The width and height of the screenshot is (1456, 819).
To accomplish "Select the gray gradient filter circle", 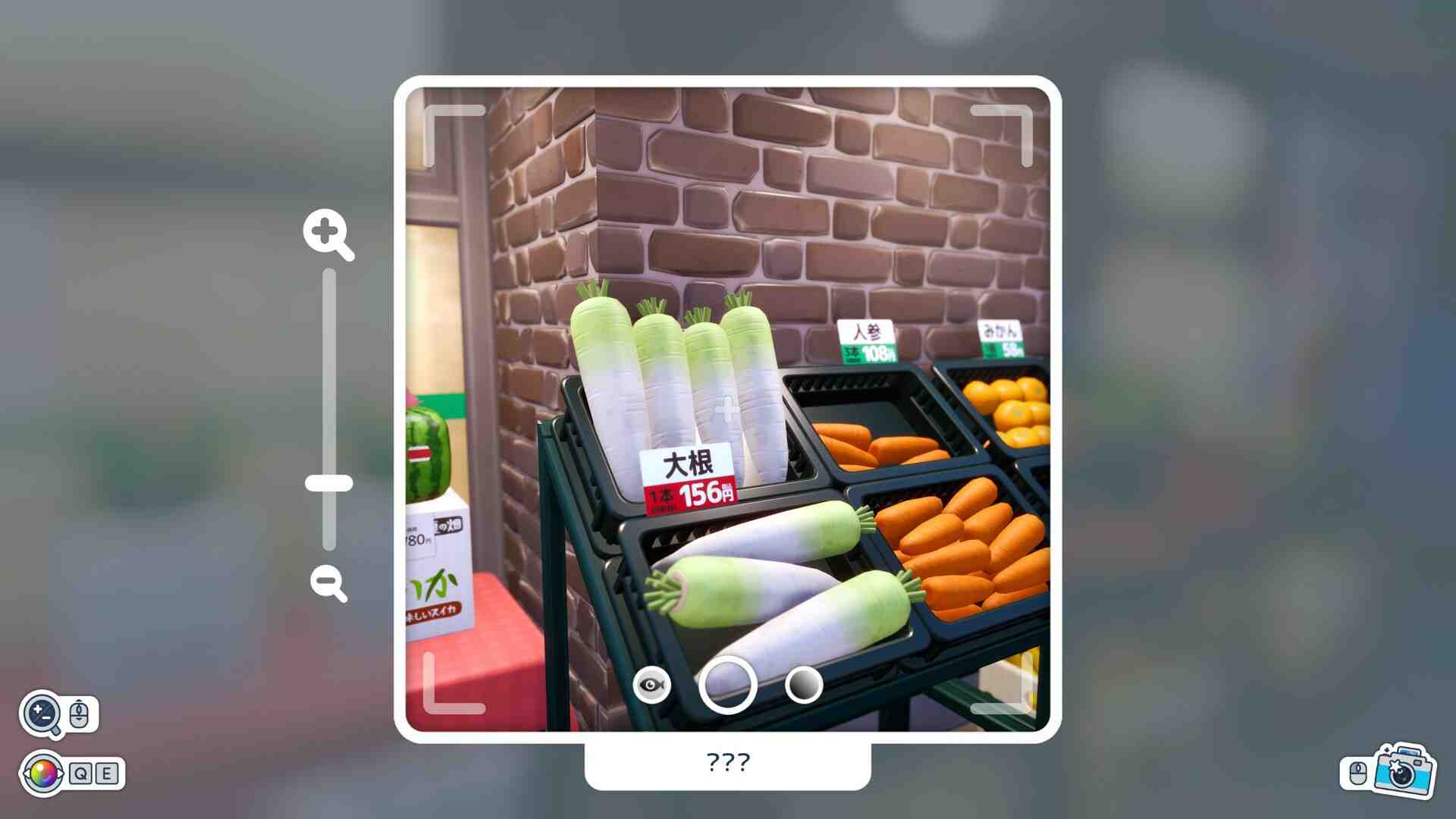I will [x=804, y=686].
